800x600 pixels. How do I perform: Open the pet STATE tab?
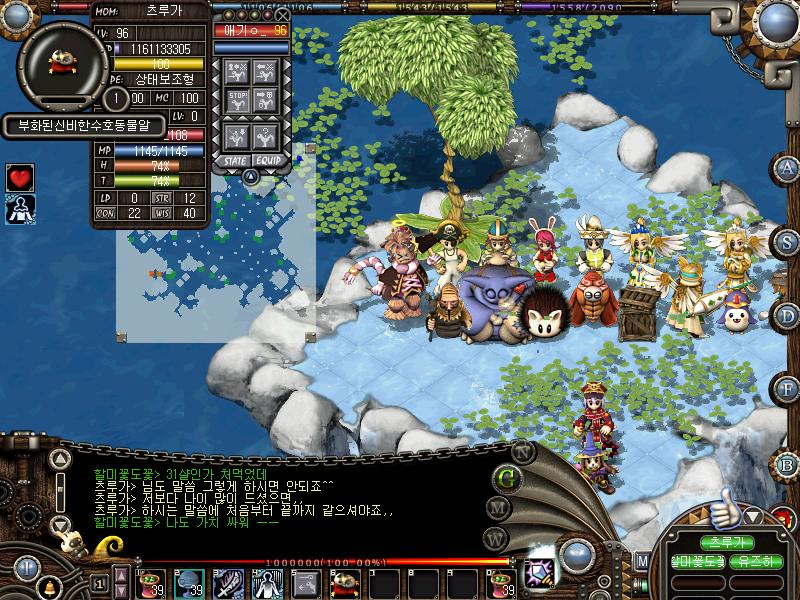click(x=236, y=160)
